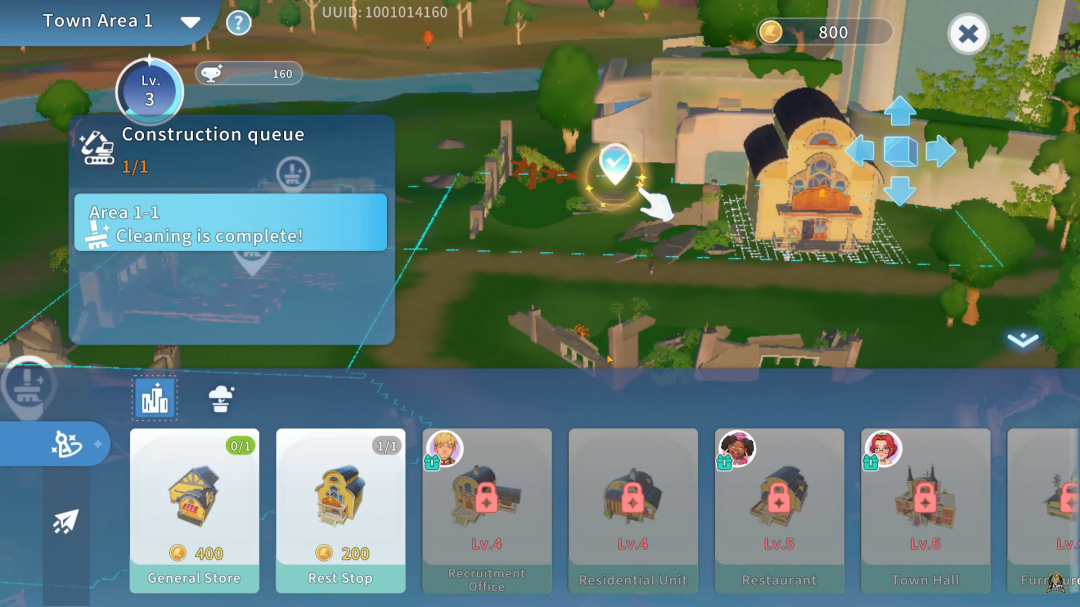
Task: Select the locked Residential Unit card
Action: (633, 510)
